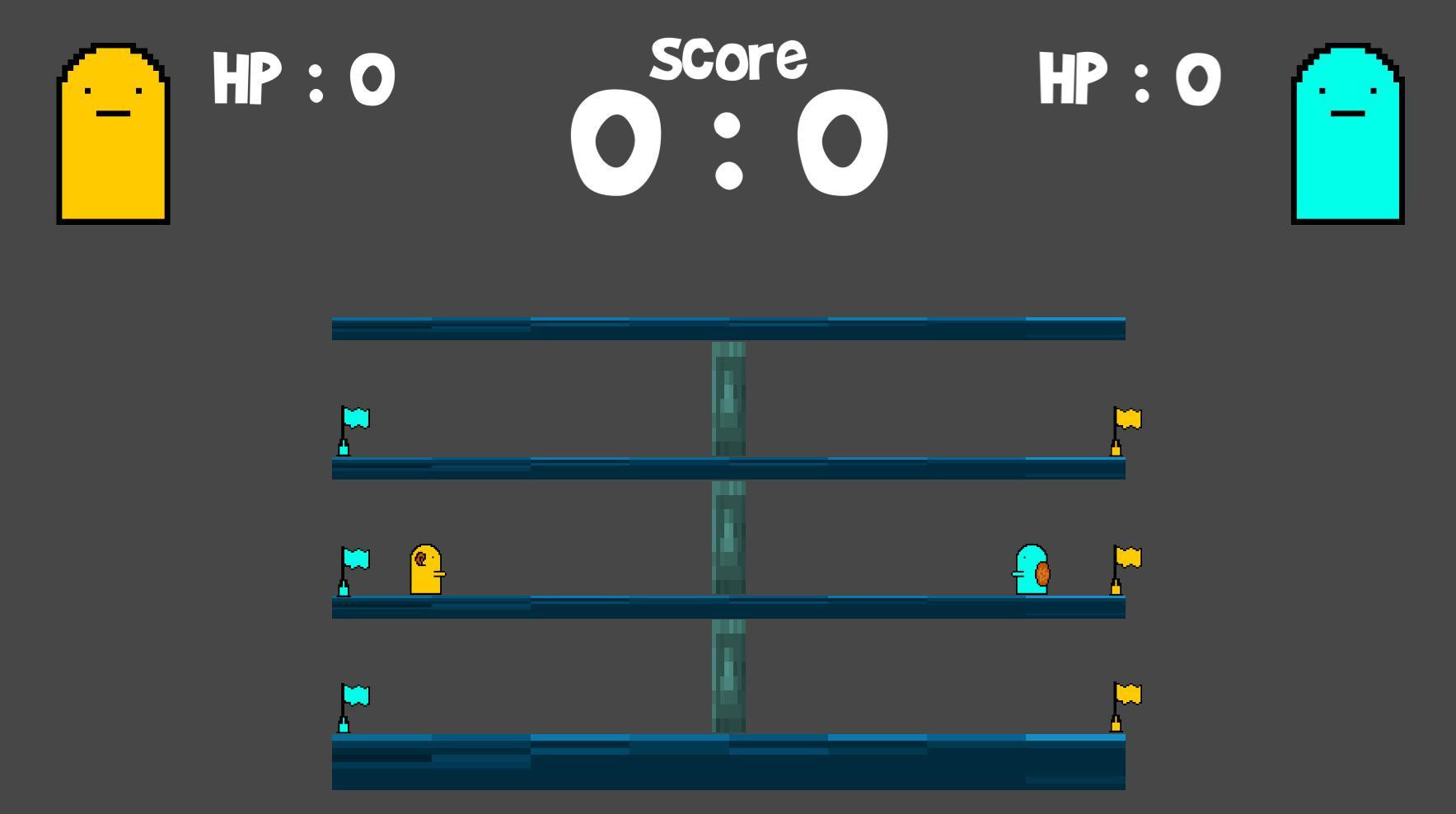1456x814 pixels.
Task: Click the topmost blue platform
Action: (x=728, y=327)
